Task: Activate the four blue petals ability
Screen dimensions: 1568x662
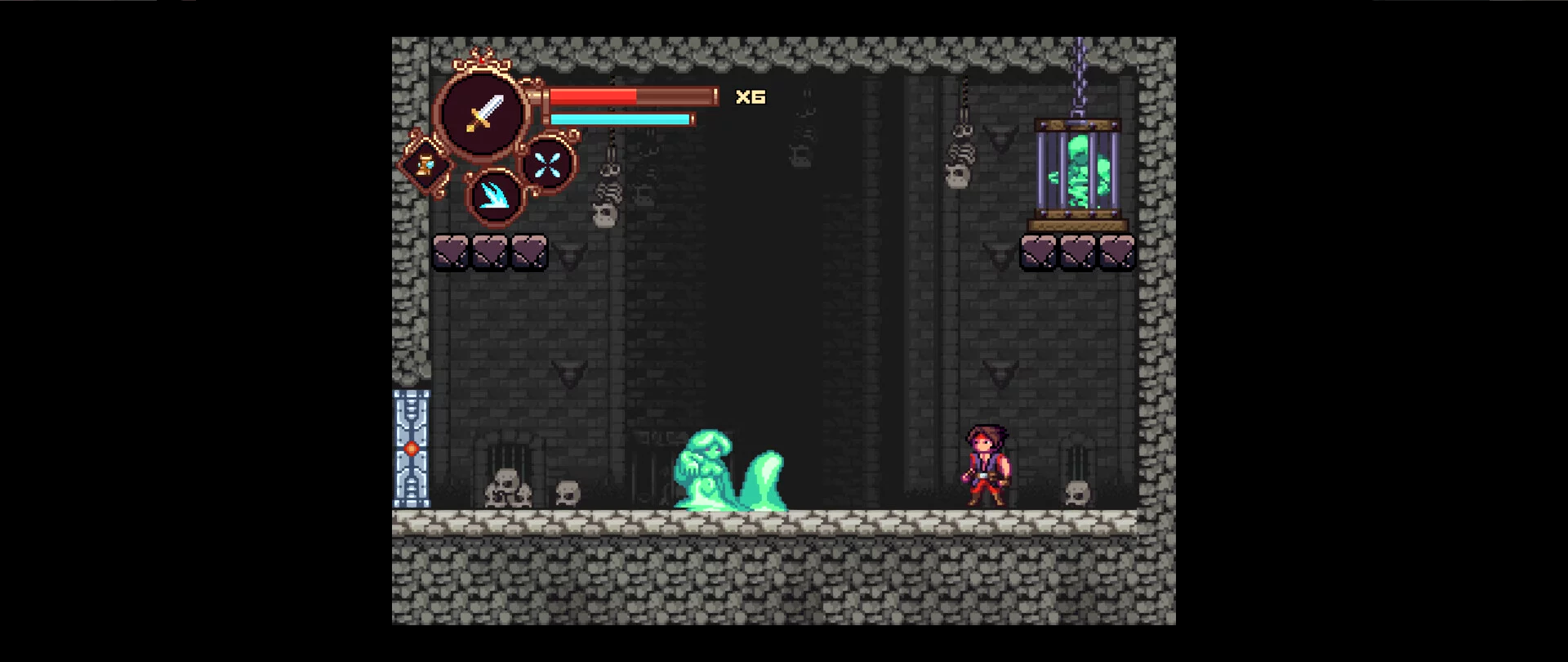Action: click(547, 164)
